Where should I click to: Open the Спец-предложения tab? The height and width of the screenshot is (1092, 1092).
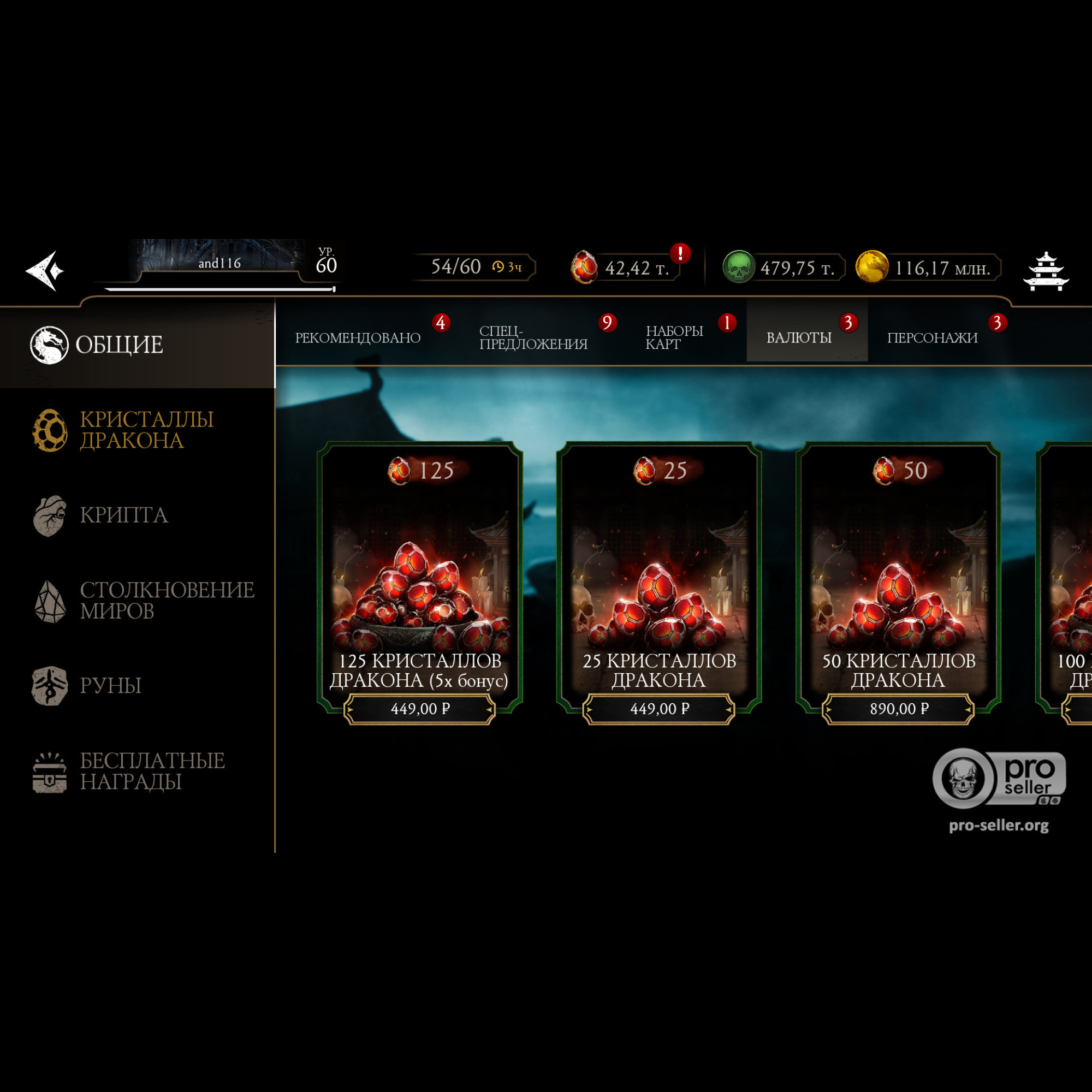(x=533, y=338)
